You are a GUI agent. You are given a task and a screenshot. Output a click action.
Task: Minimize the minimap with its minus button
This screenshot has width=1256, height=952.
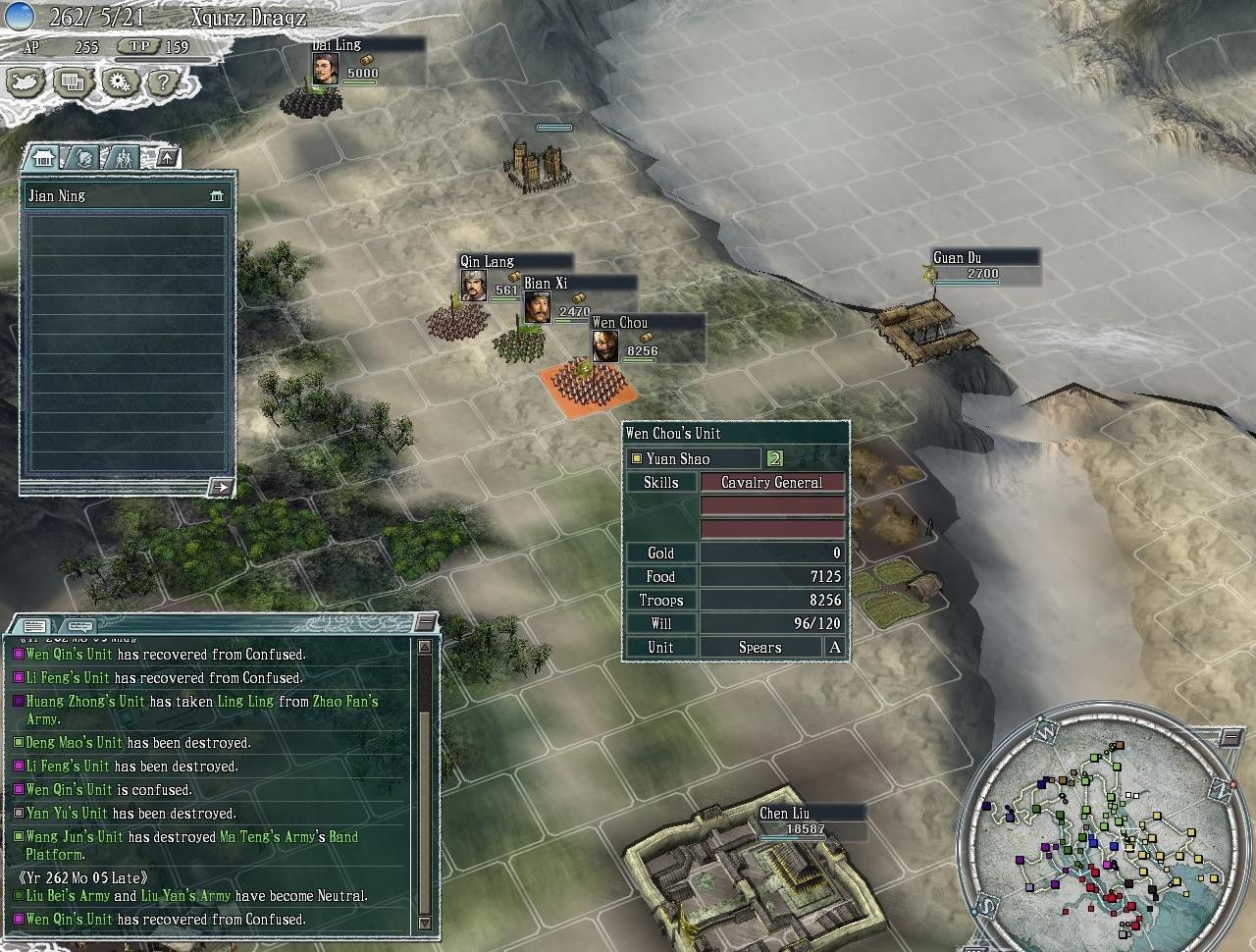[x=1230, y=735]
